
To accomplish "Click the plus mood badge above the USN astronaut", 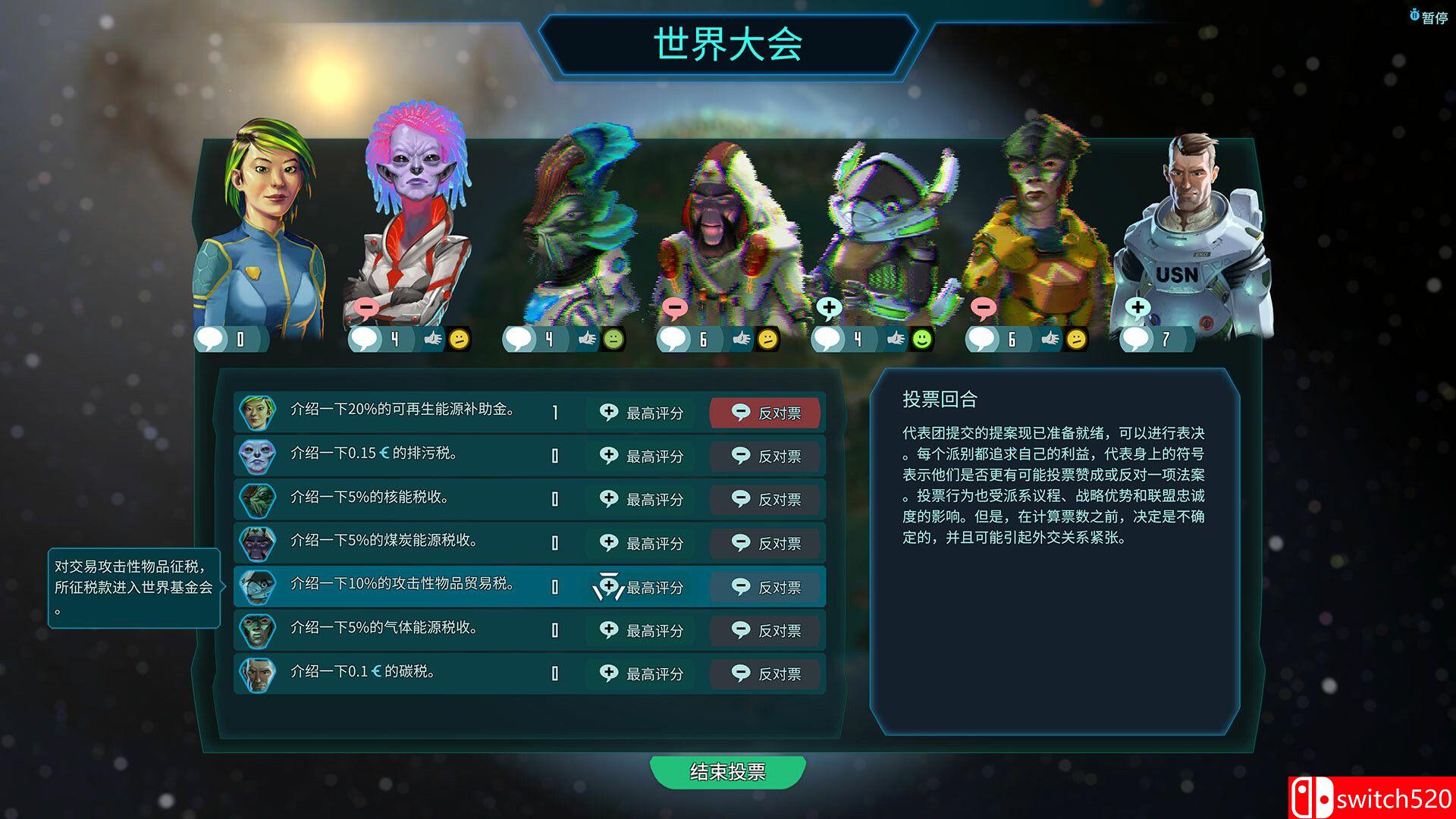I will pos(1138,308).
